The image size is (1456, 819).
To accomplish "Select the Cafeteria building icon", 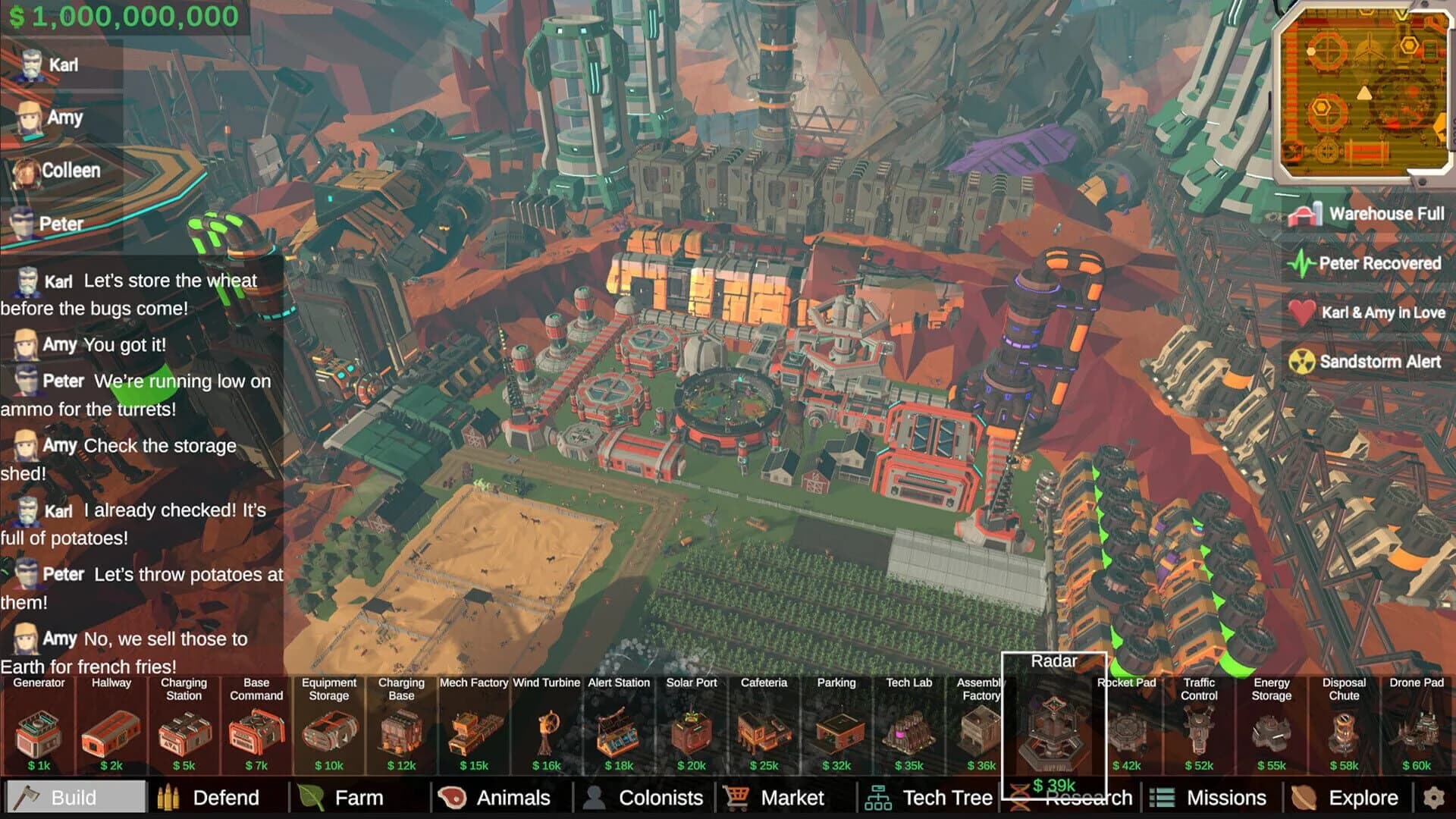I will click(764, 732).
